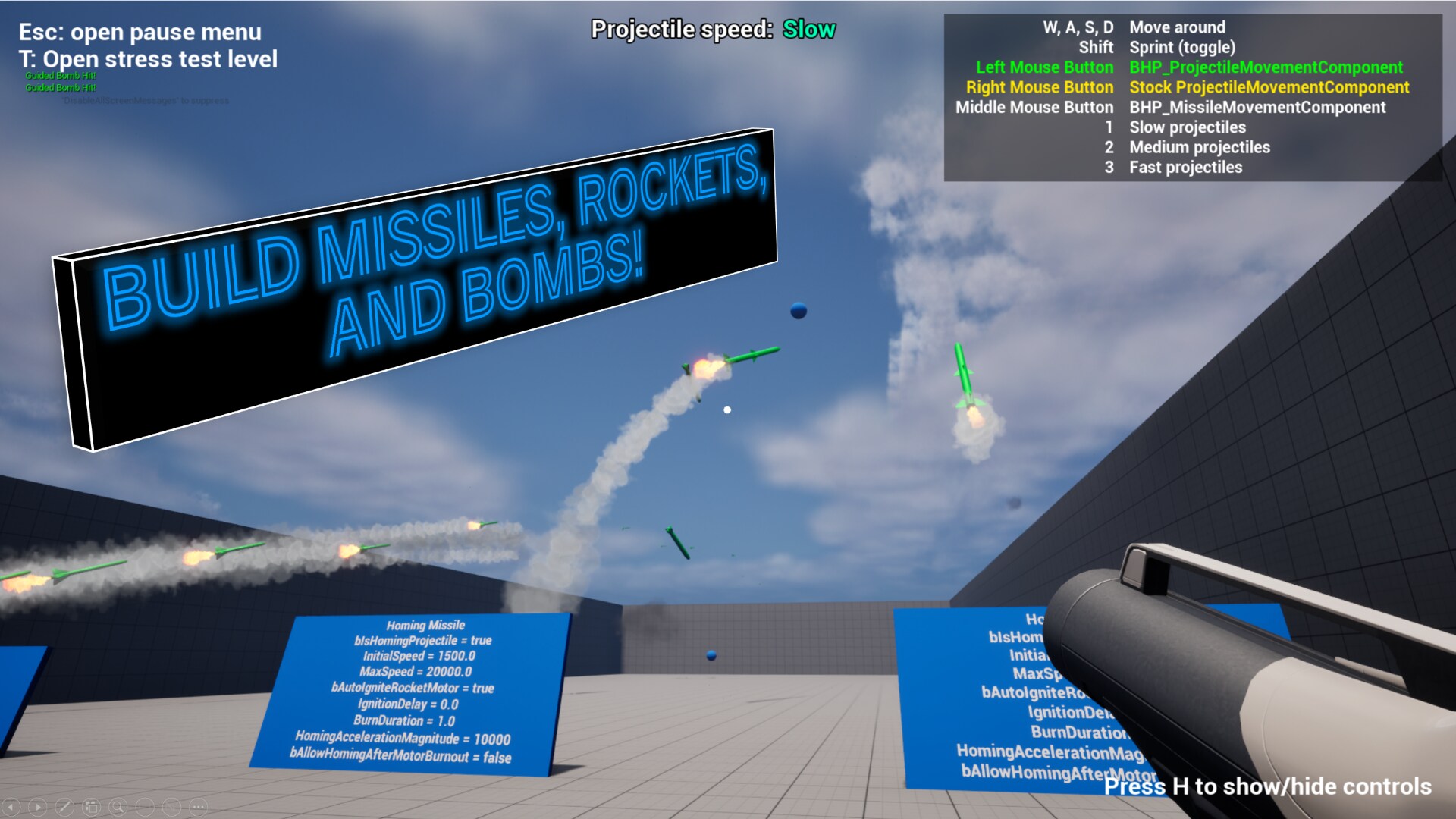Click the back arrow in the bottom toolbar

(11, 806)
